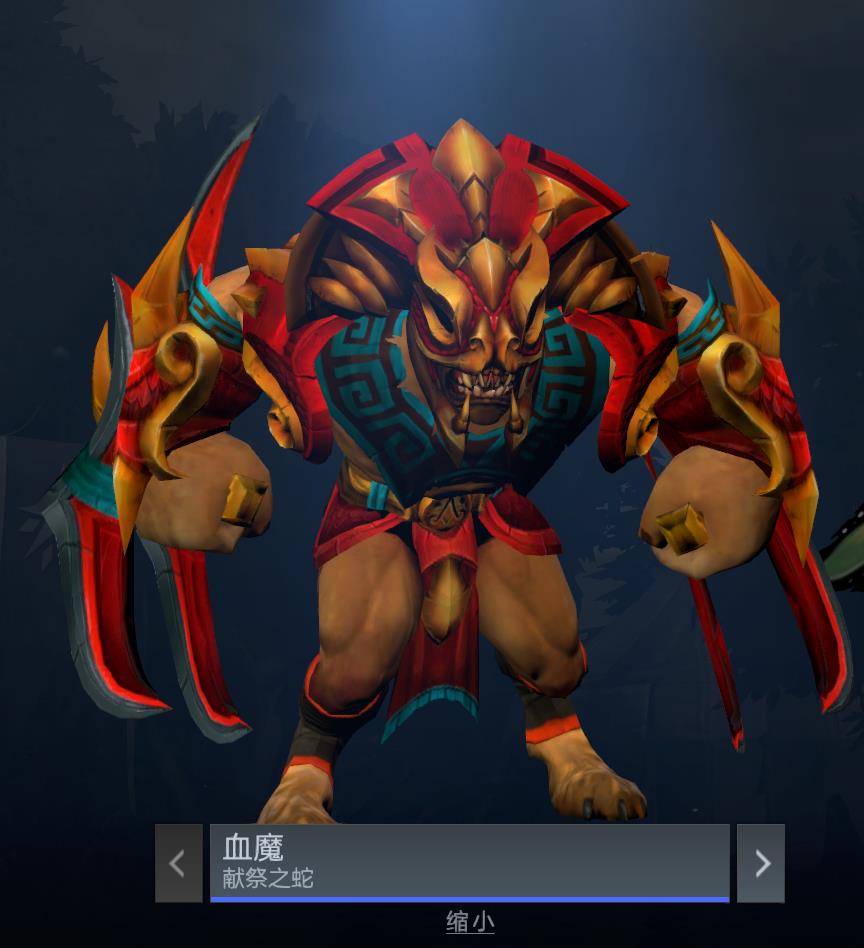Advance to the next item with right arrow

[x=761, y=863]
